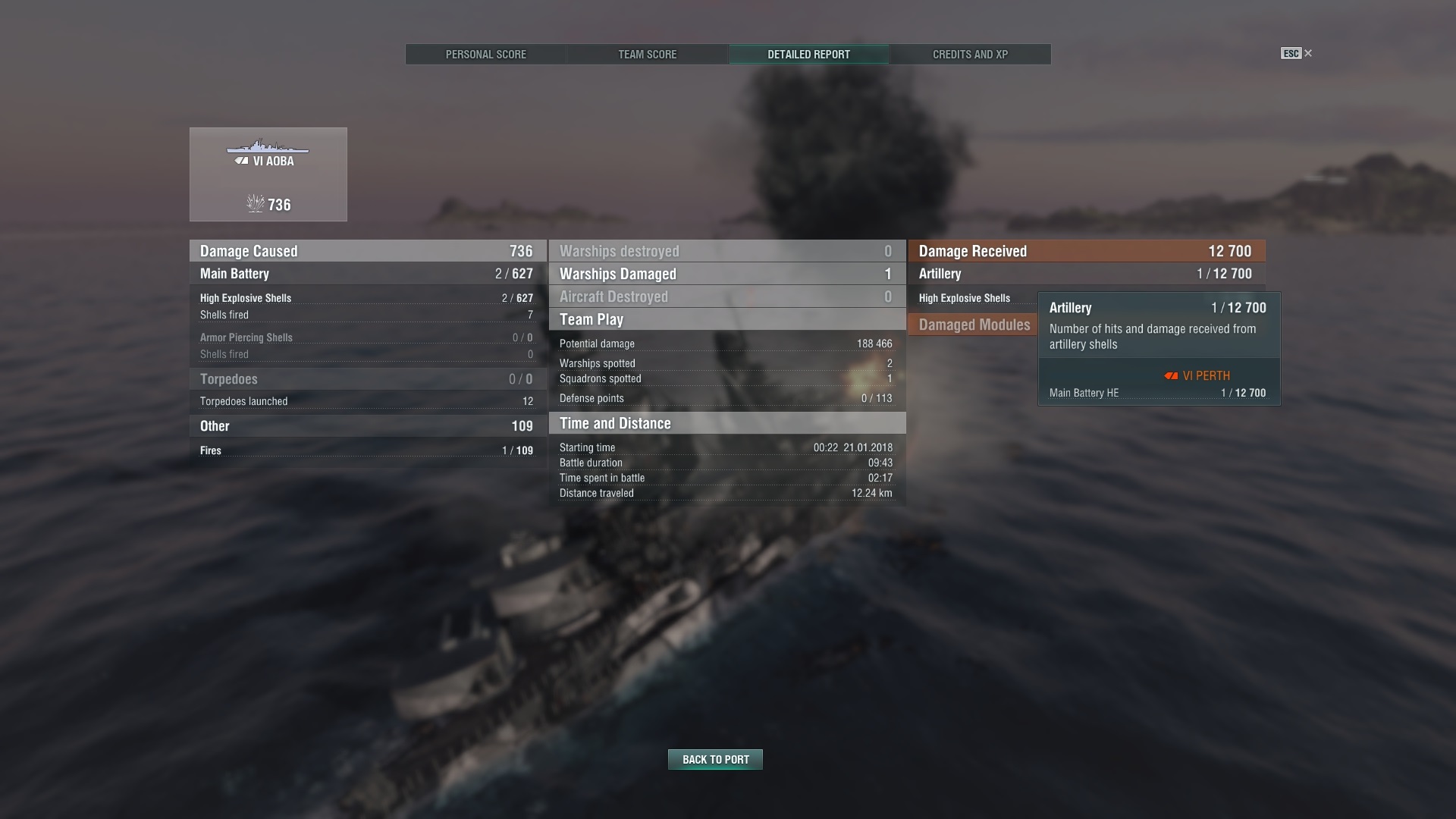The width and height of the screenshot is (1456, 819).
Task: Click the Damage Caused header icon area
Action: pyautogui.click(x=248, y=250)
